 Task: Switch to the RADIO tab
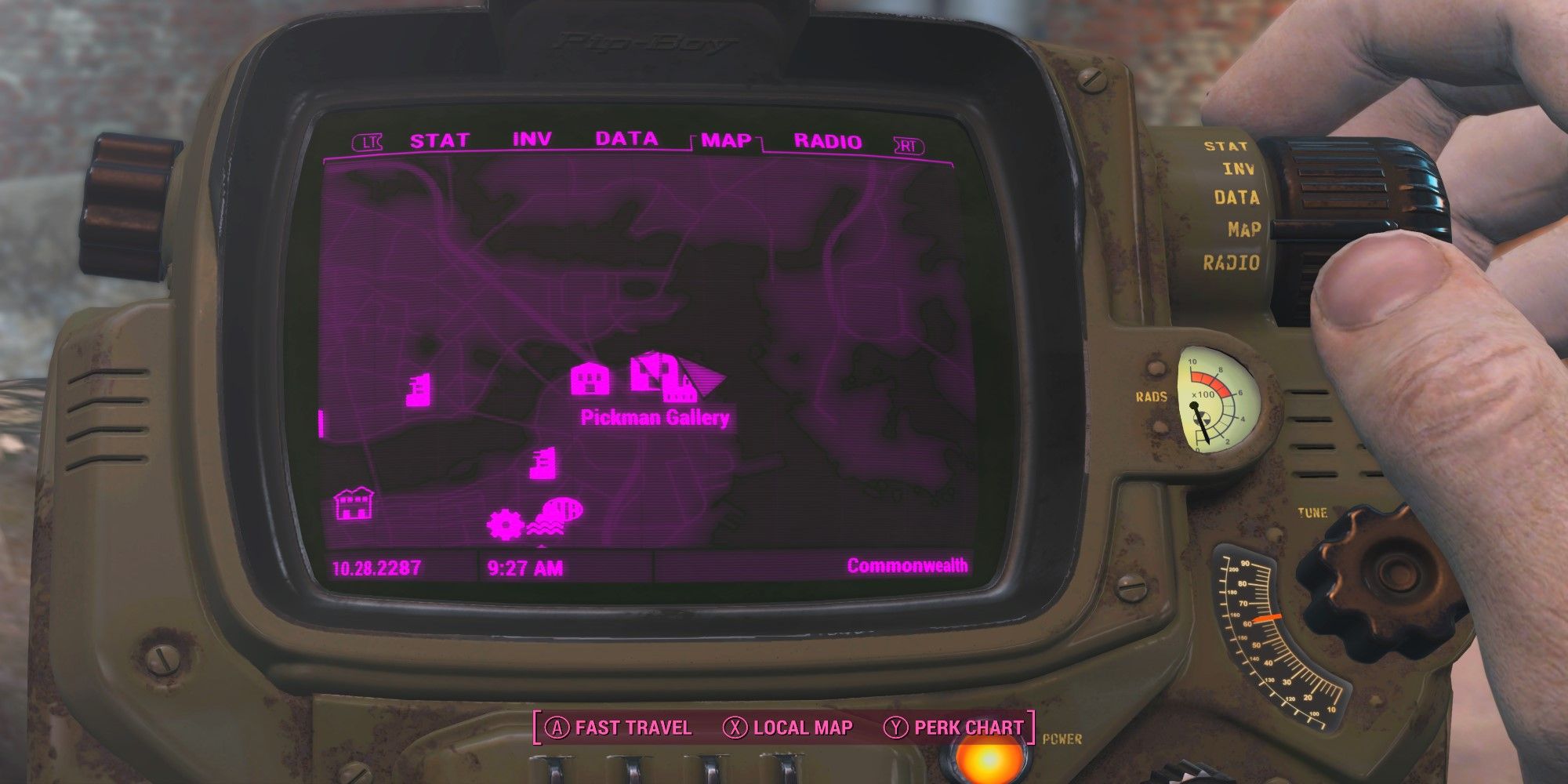point(826,140)
